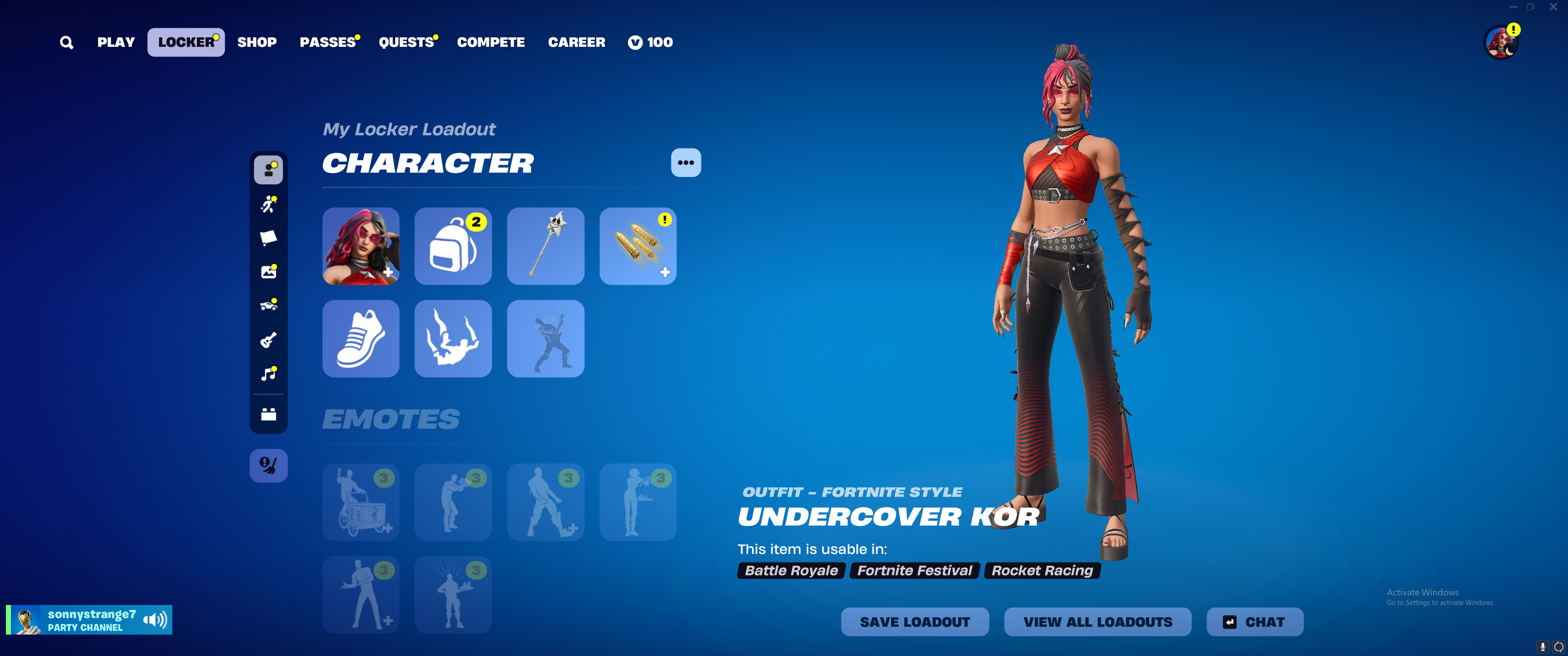
Task: Open the Chat button
Action: tap(1254, 622)
